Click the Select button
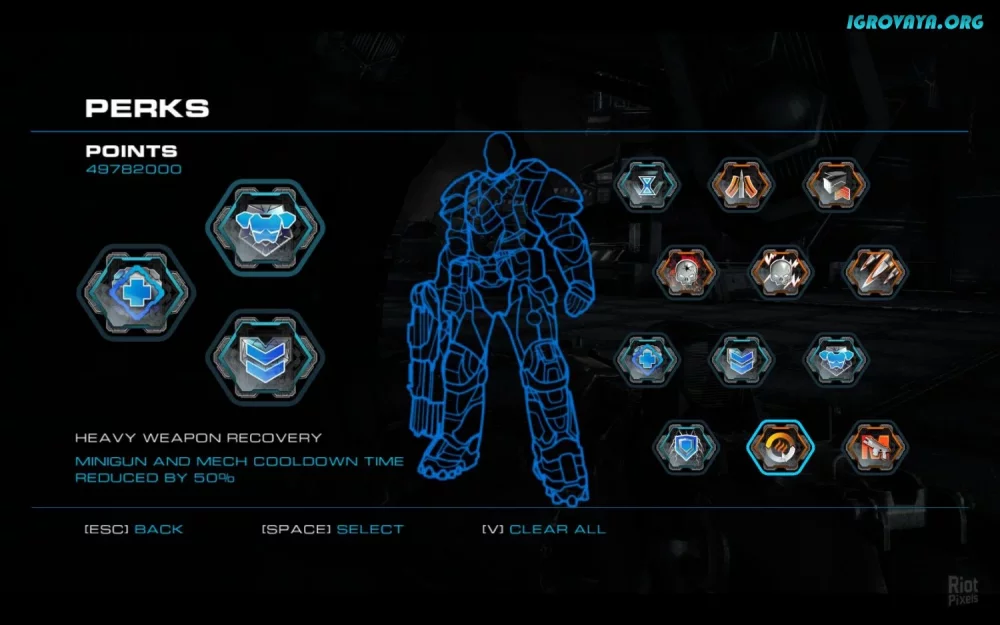Viewport: 1000px width, 625px height. click(x=369, y=529)
